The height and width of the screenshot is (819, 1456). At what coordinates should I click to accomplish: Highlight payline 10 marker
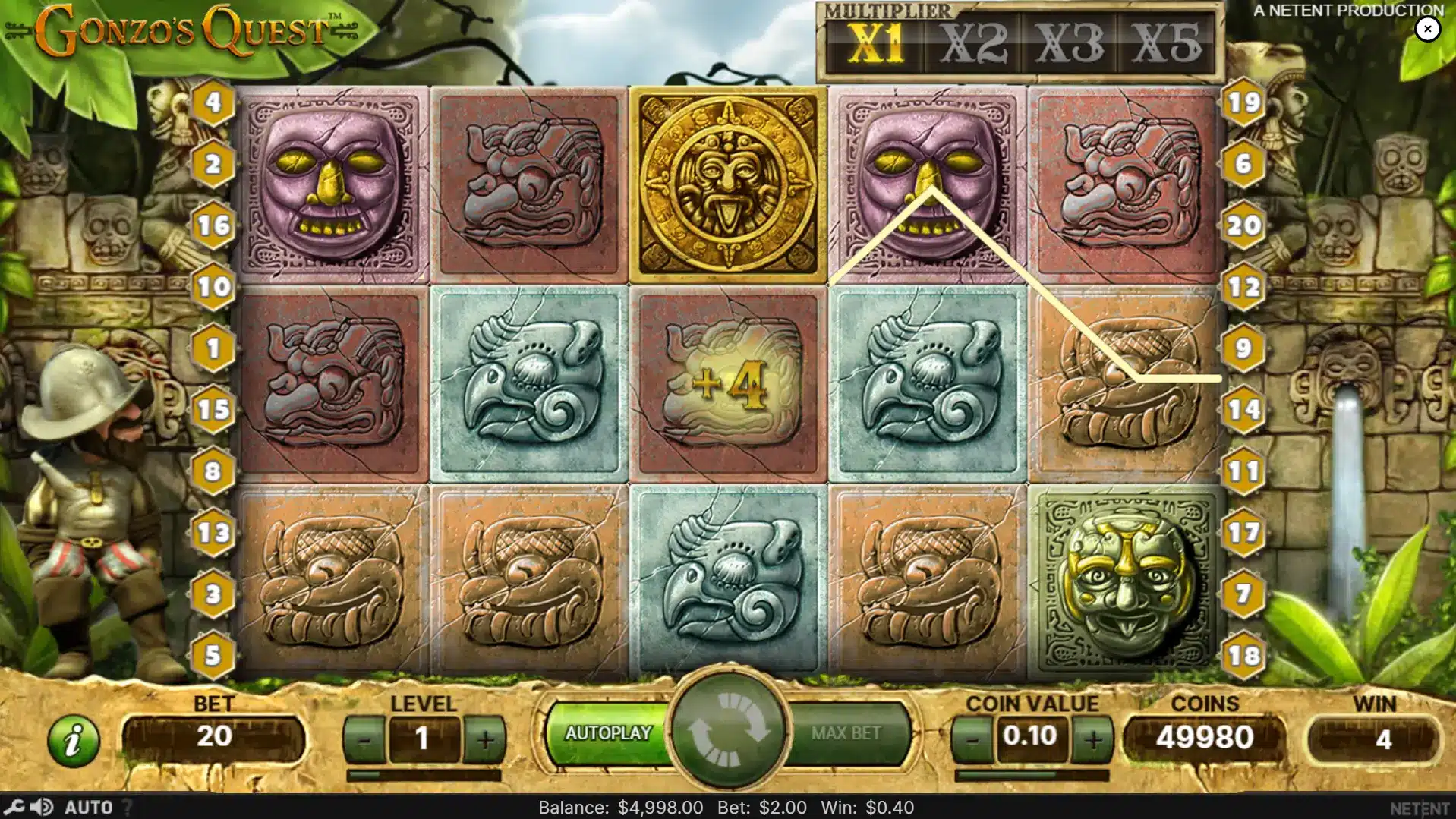click(213, 287)
